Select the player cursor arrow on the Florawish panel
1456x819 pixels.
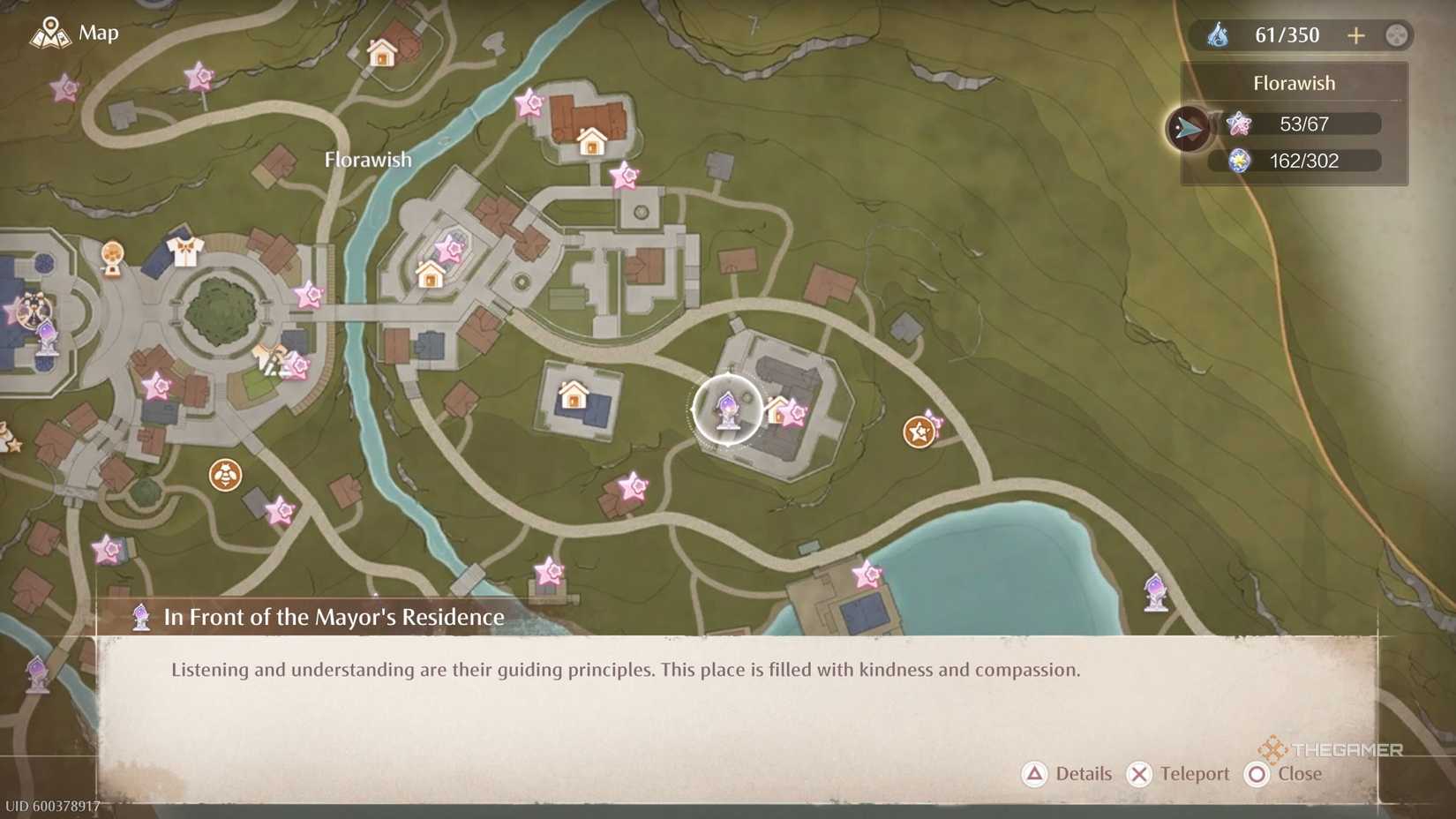[1189, 126]
